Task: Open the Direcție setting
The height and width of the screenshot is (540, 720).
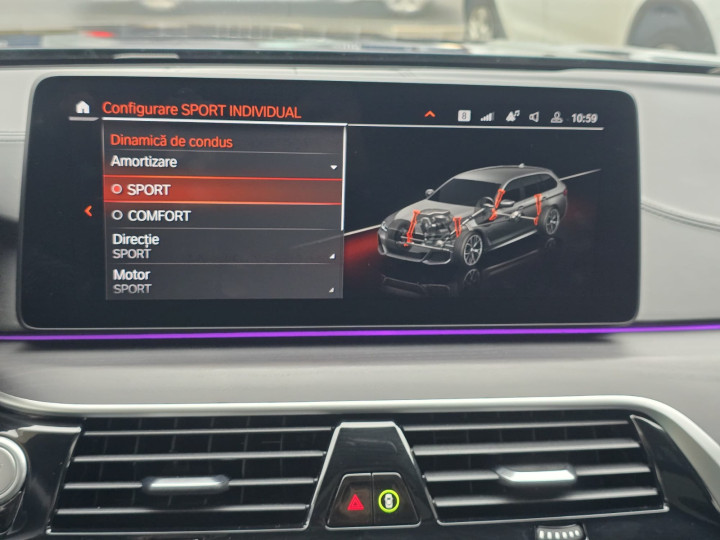Action: tap(224, 246)
